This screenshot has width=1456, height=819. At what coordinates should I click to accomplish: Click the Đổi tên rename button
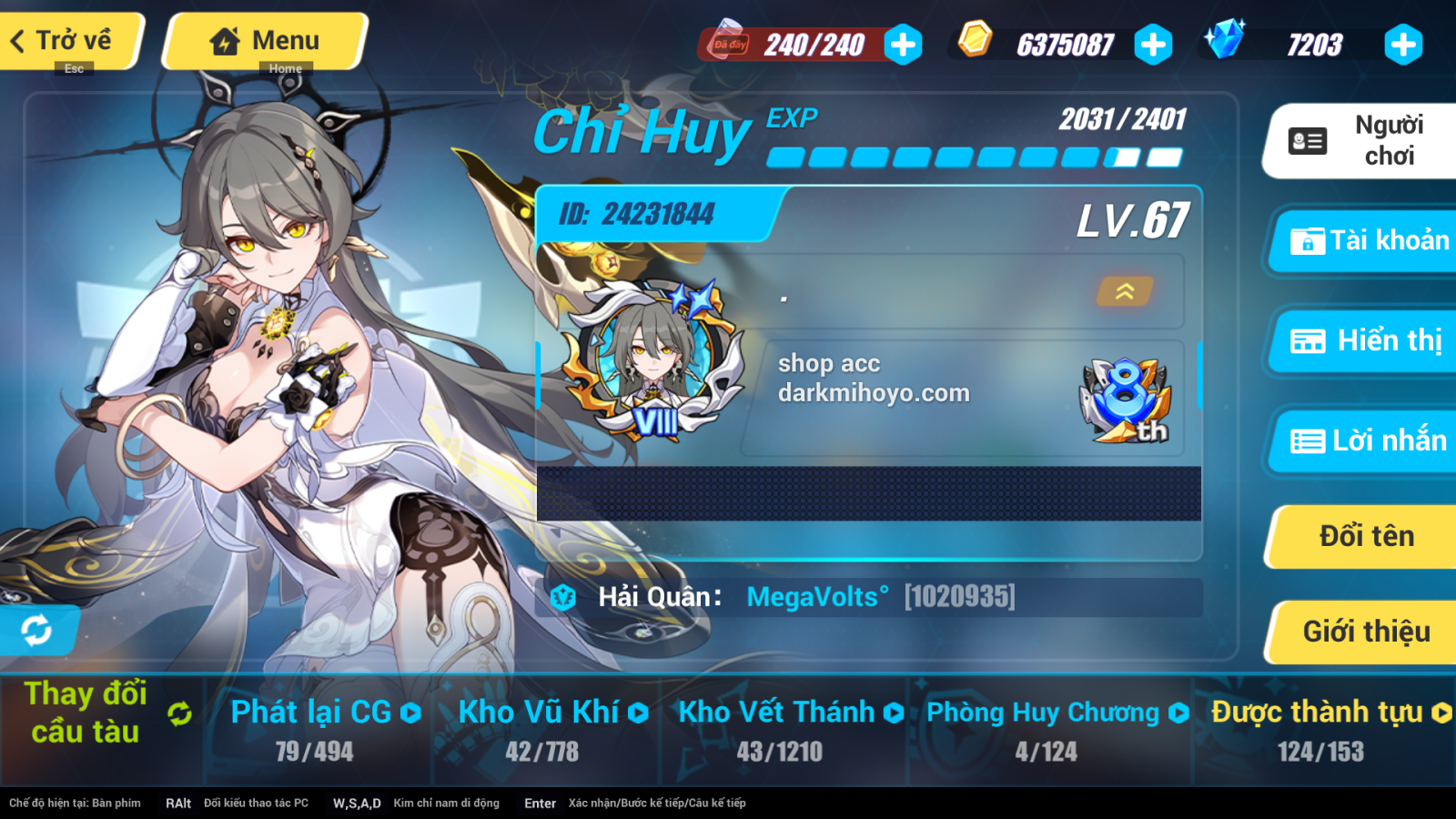1364,536
